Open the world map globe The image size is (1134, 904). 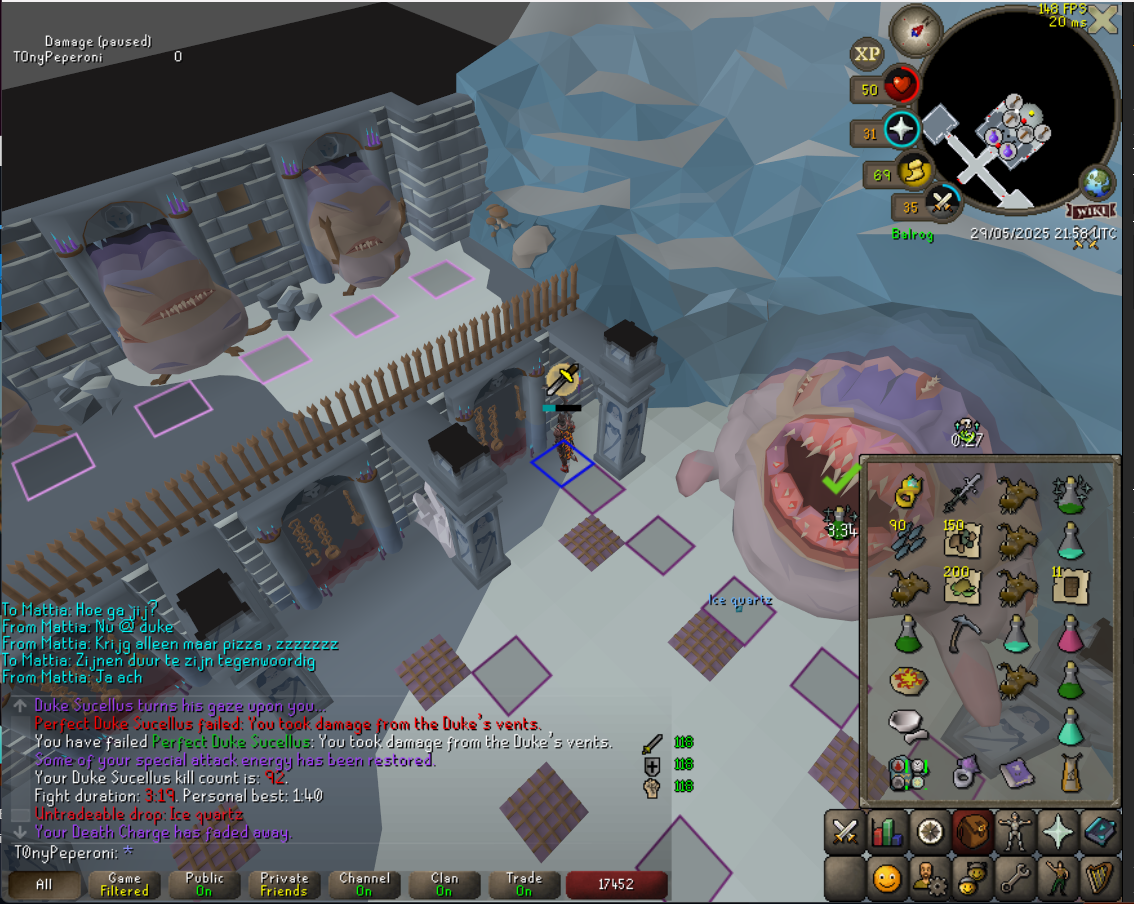[1096, 183]
